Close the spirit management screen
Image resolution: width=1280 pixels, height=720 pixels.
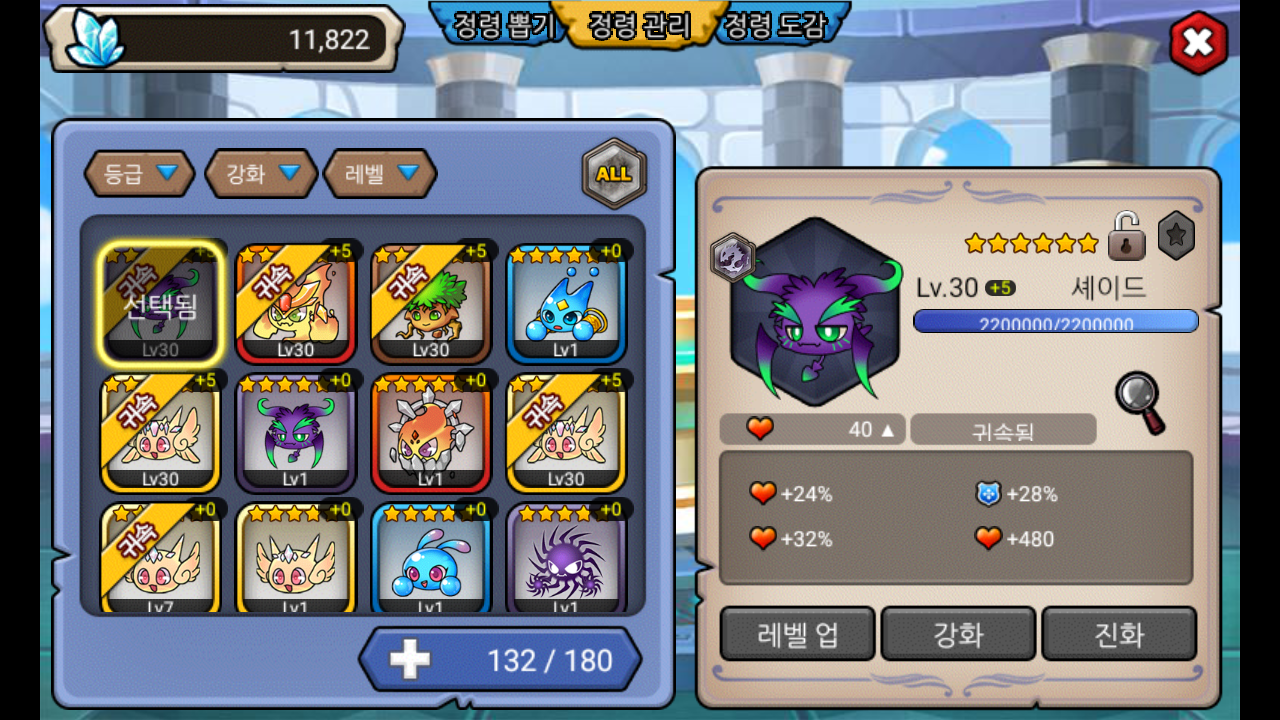tap(1198, 43)
